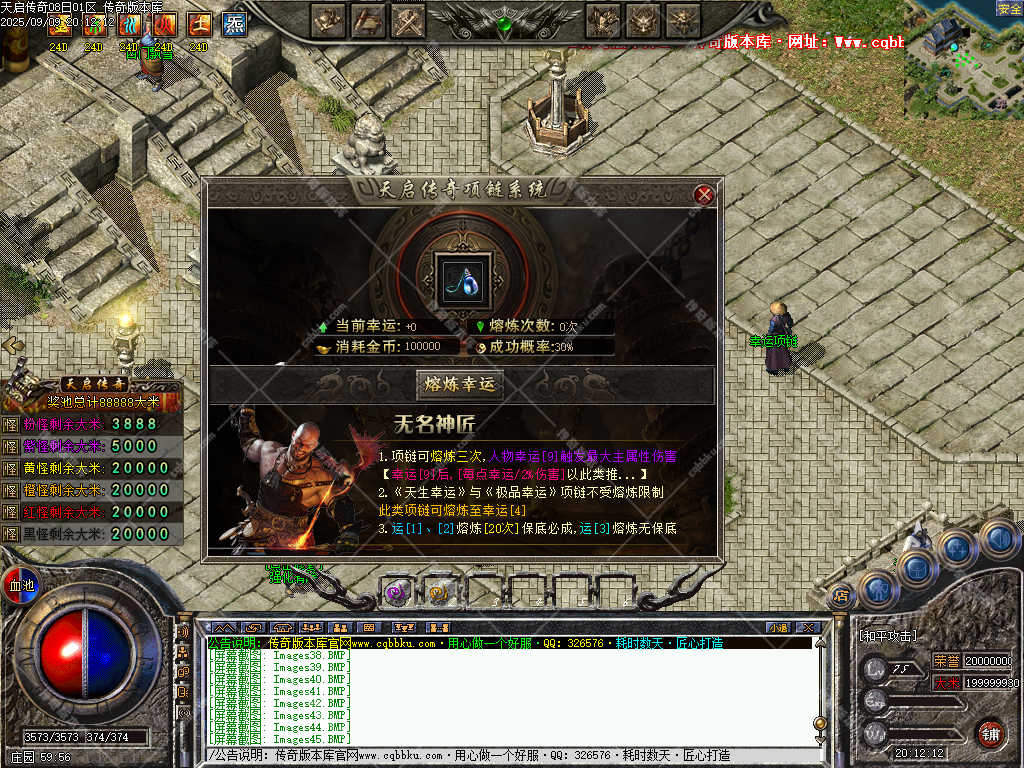Open the scroll top menu icon
This screenshot has width=1024, height=768.
367,19
